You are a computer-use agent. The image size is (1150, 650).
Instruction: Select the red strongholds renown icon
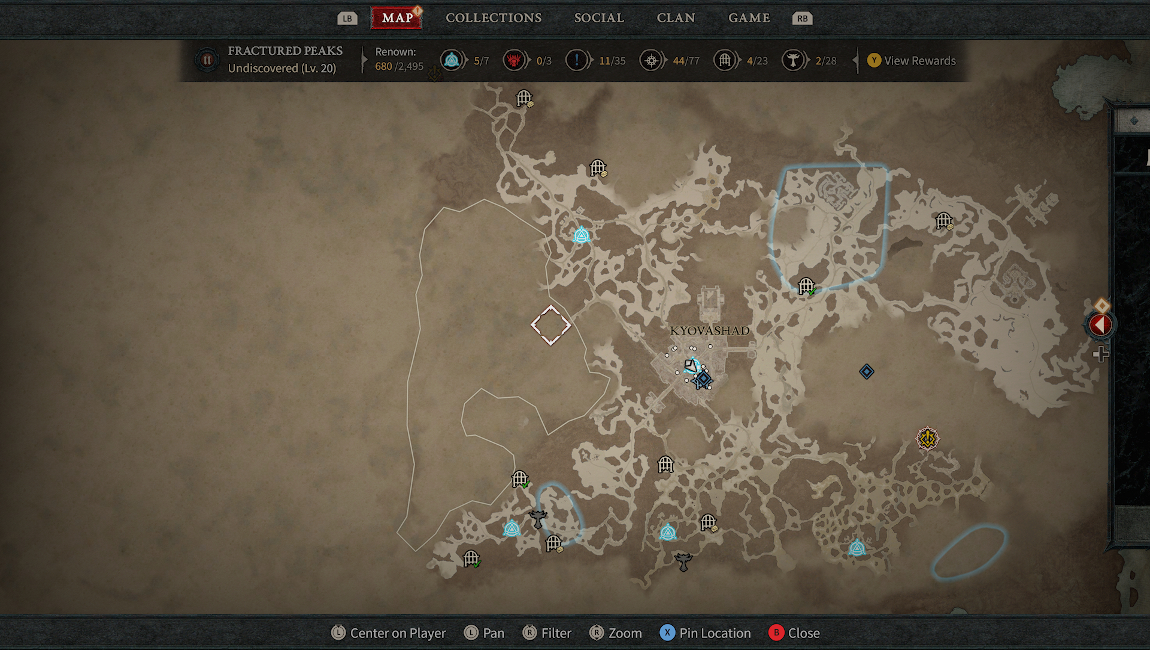514,61
